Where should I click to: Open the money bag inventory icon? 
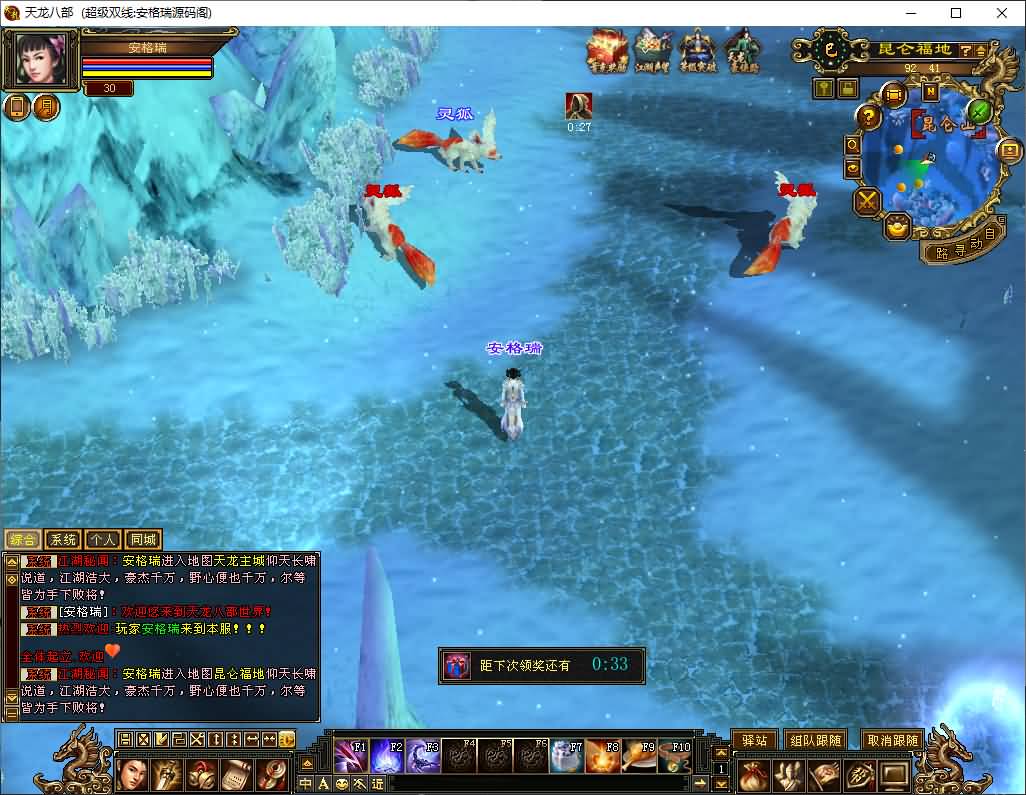pos(753,774)
